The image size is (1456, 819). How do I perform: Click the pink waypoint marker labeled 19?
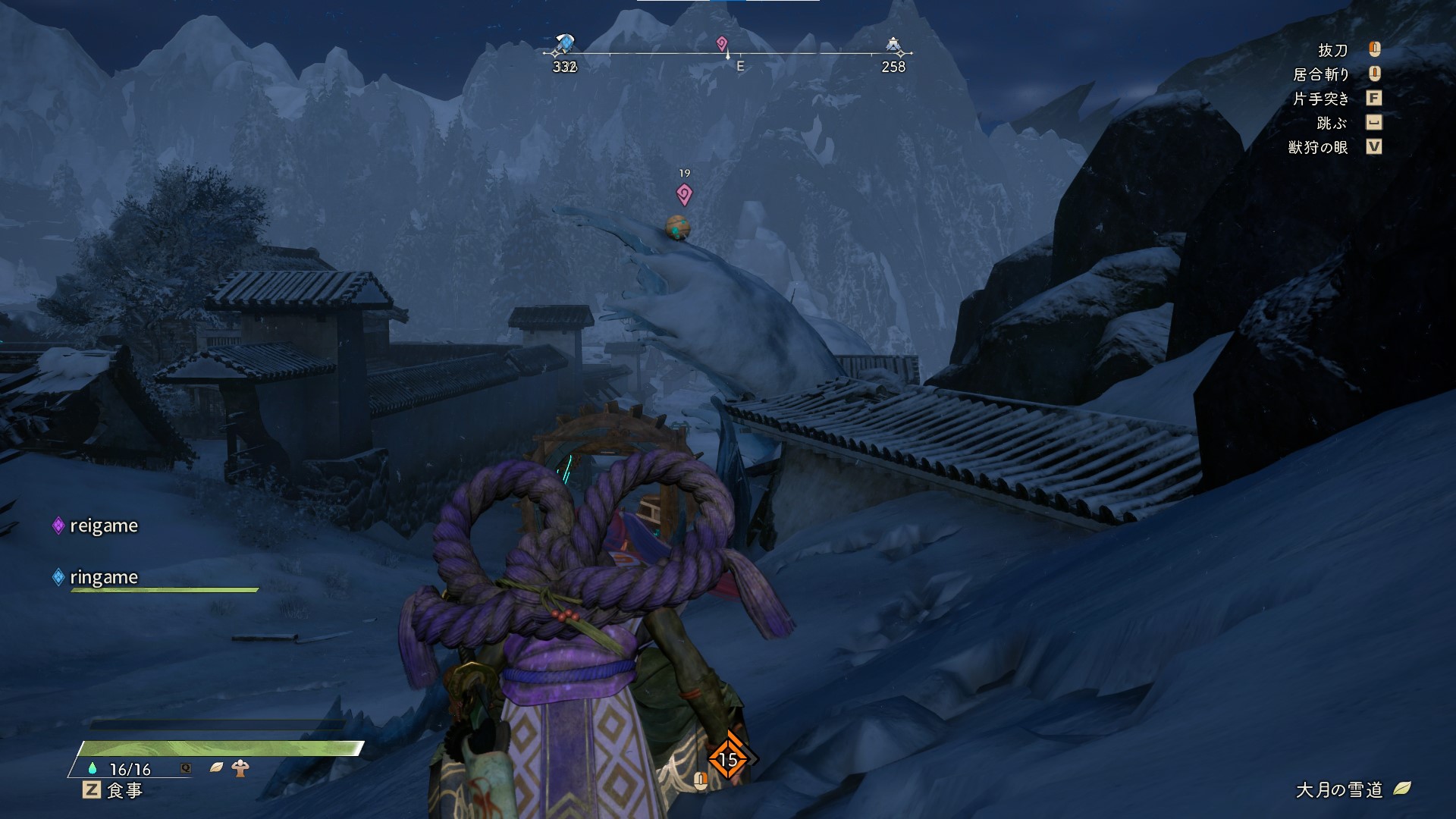pos(684,194)
